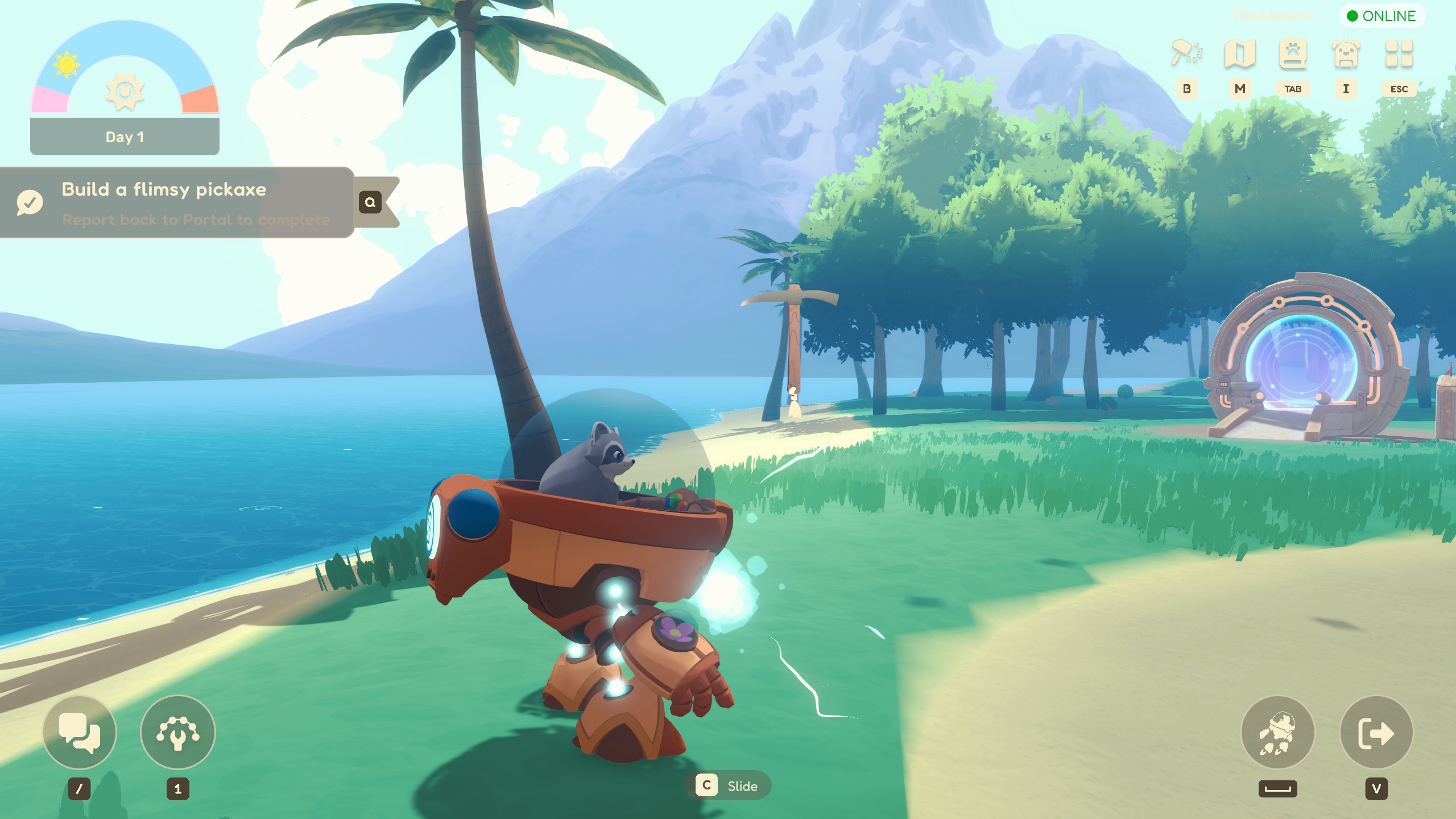The height and width of the screenshot is (819, 1456).
Task: Open the main menu with the four squares icon
Action: click(x=1400, y=54)
